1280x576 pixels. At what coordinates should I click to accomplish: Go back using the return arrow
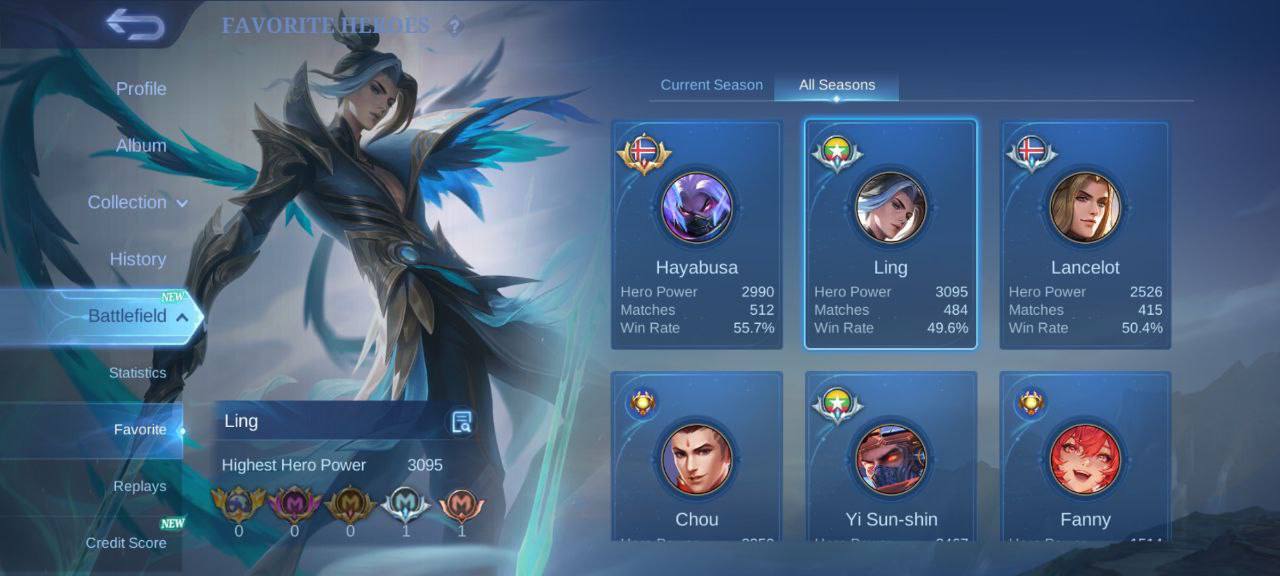pyautogui.click(x=135, y=24)
